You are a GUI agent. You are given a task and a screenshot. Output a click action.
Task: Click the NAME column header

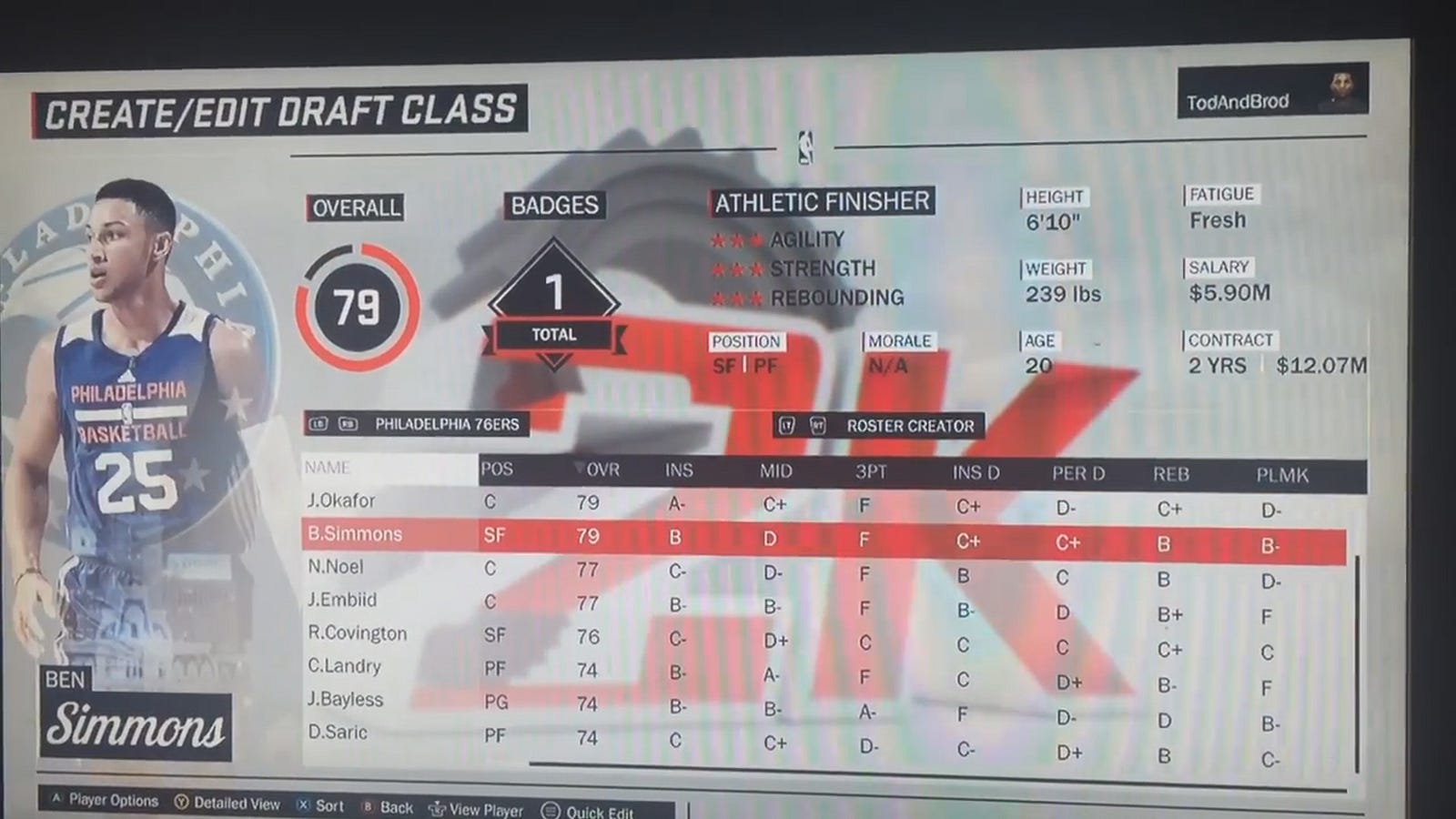(328, 468)
